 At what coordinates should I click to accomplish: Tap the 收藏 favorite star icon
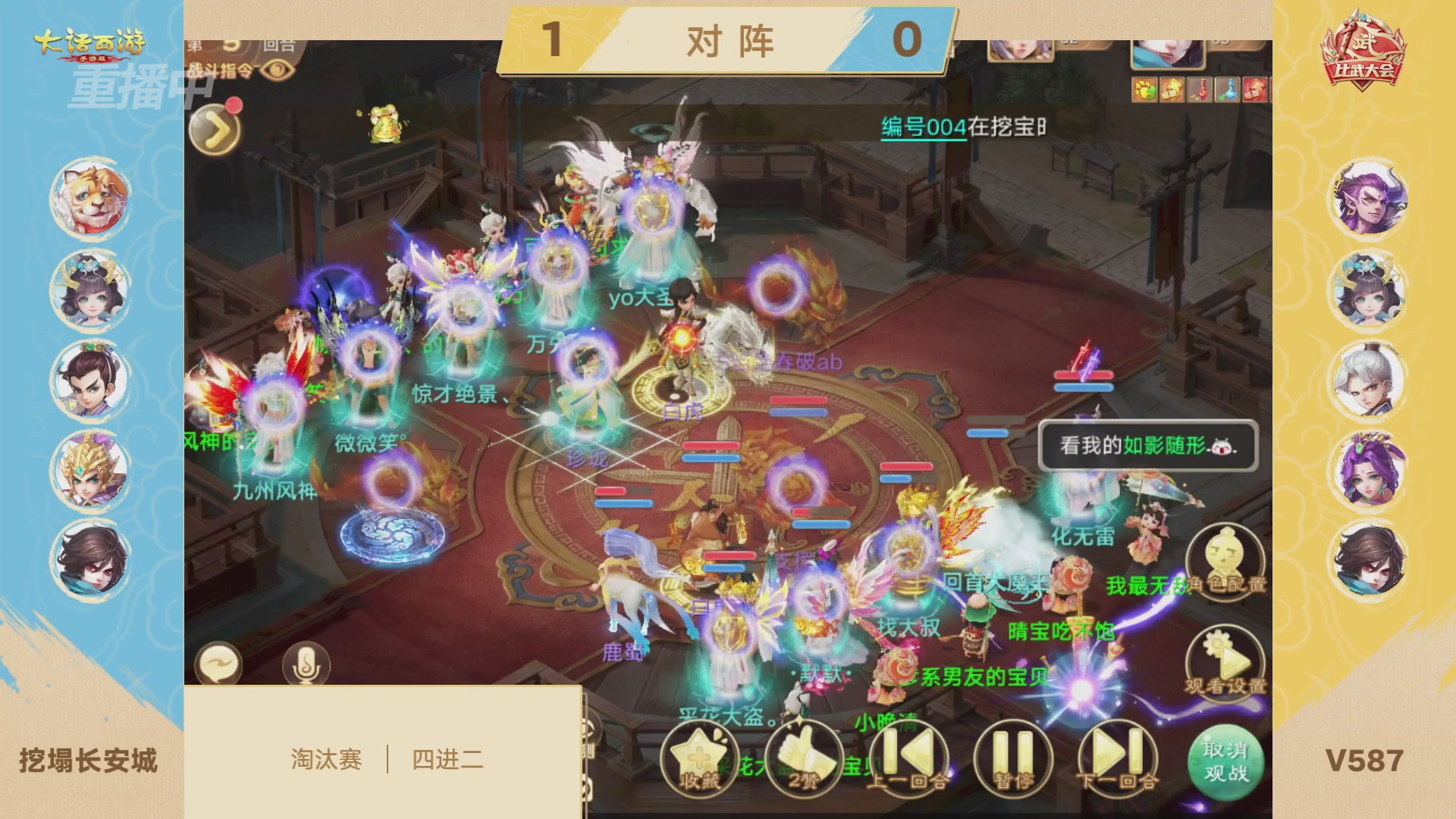(698, 755)
